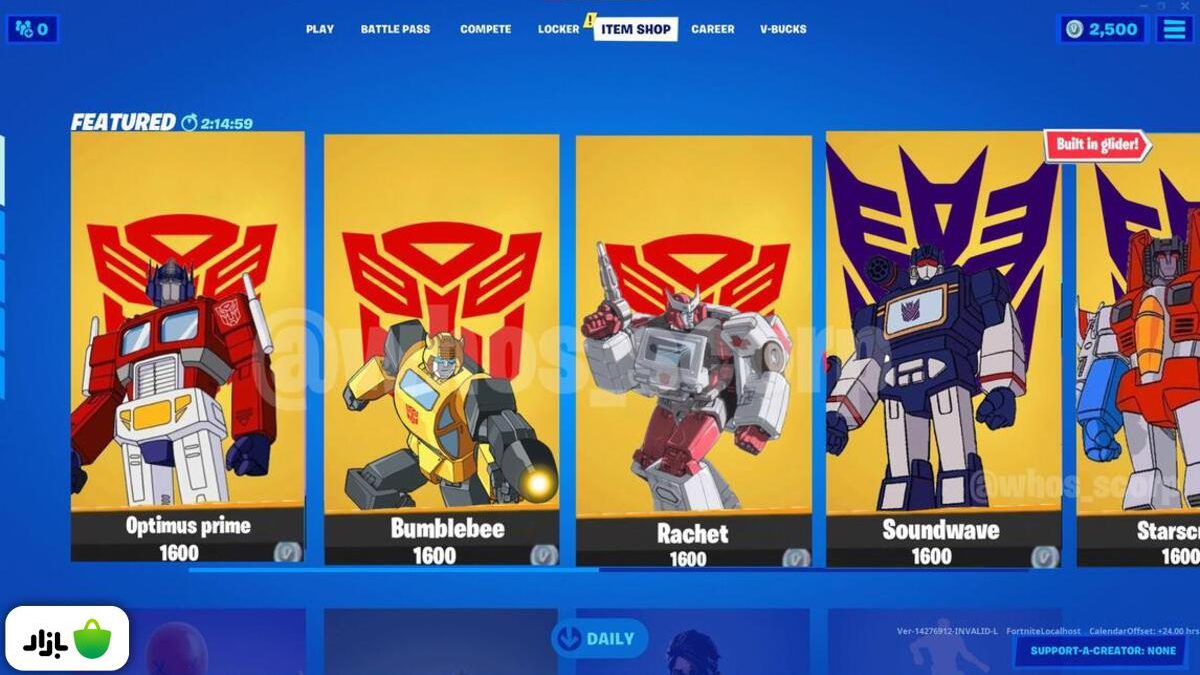Click the 2,500 V-Bucks balance button
The height and width of the screenshot is (675, 1200).
[x=1102, y=29]
